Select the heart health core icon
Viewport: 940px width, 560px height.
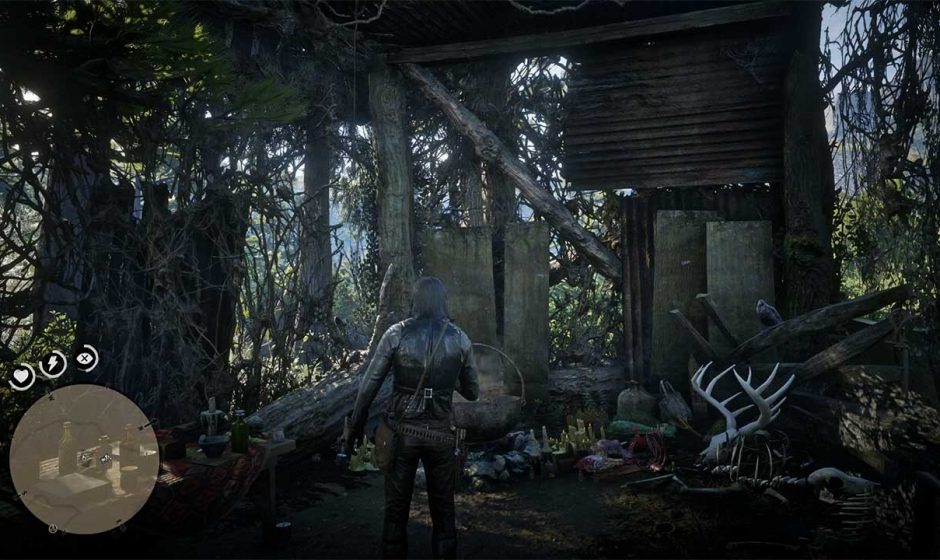click(22, 376)
